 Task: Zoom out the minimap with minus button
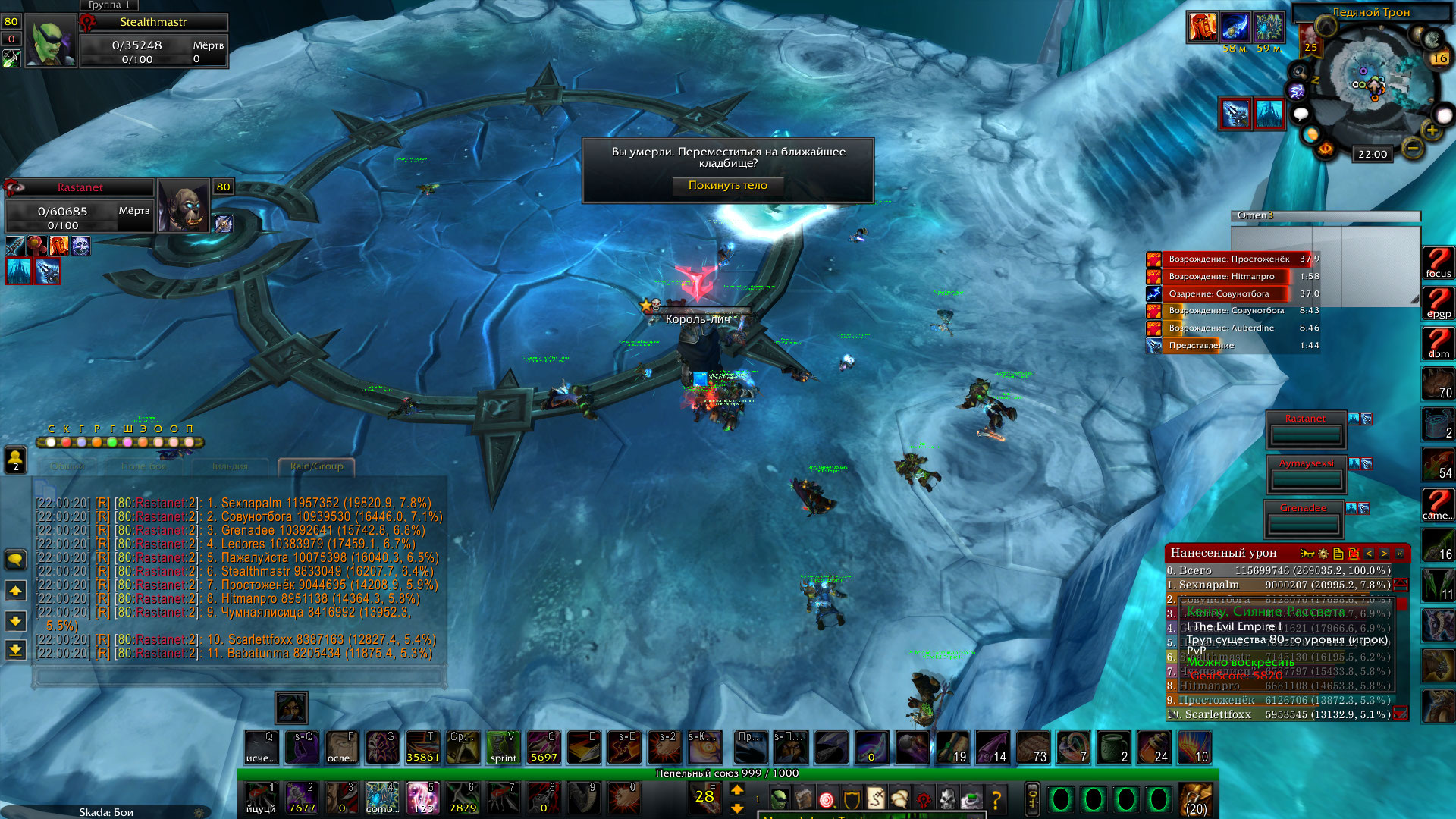click(x=1412, y=149)
